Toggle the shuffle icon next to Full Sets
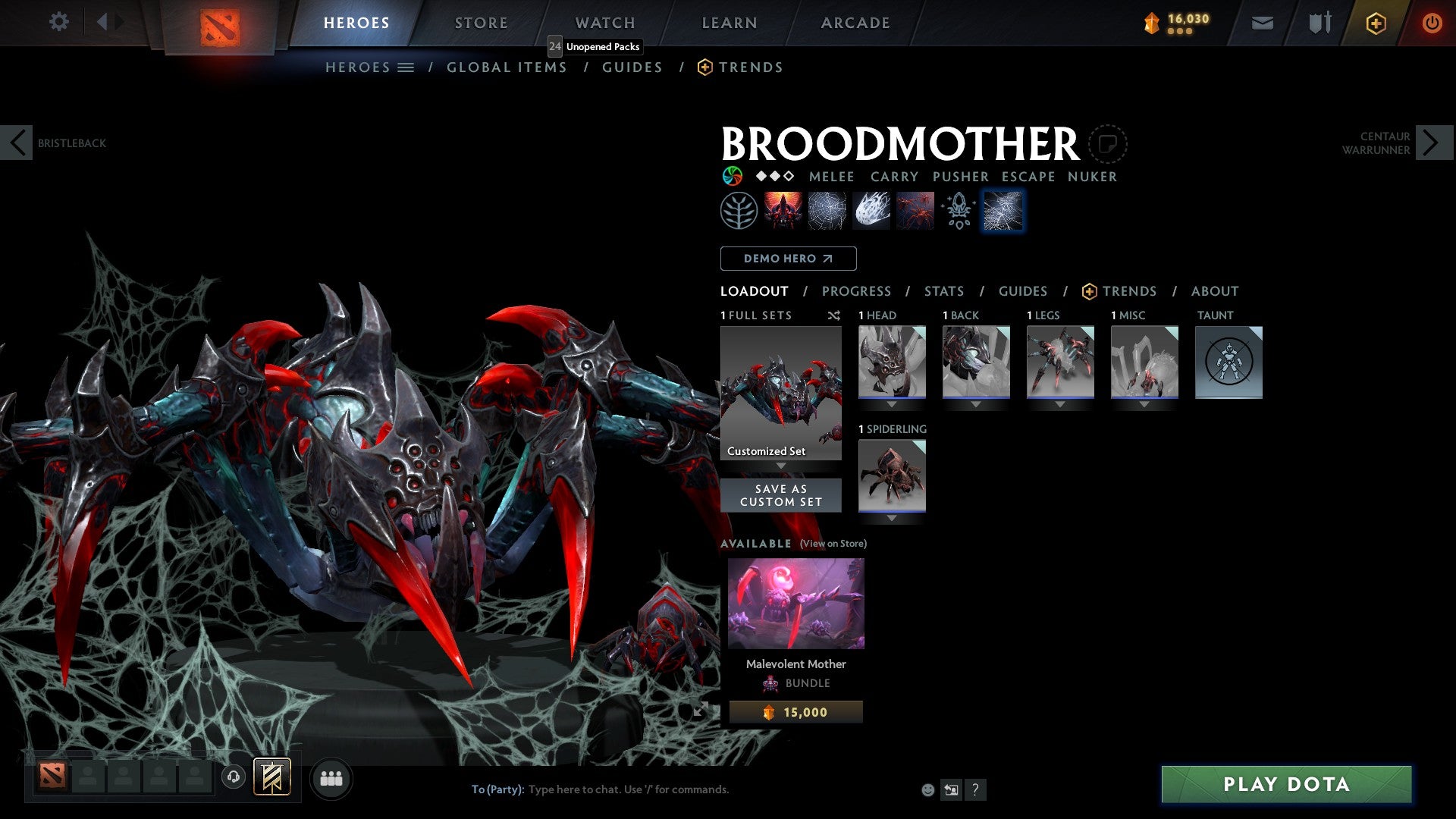 834,315
